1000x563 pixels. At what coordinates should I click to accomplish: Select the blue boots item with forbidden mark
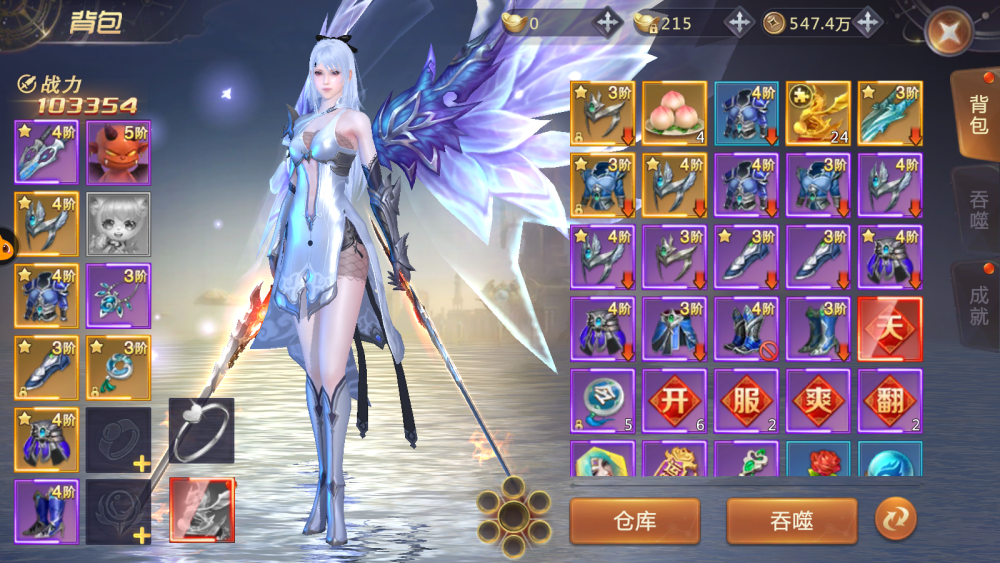tap(746, 329)
